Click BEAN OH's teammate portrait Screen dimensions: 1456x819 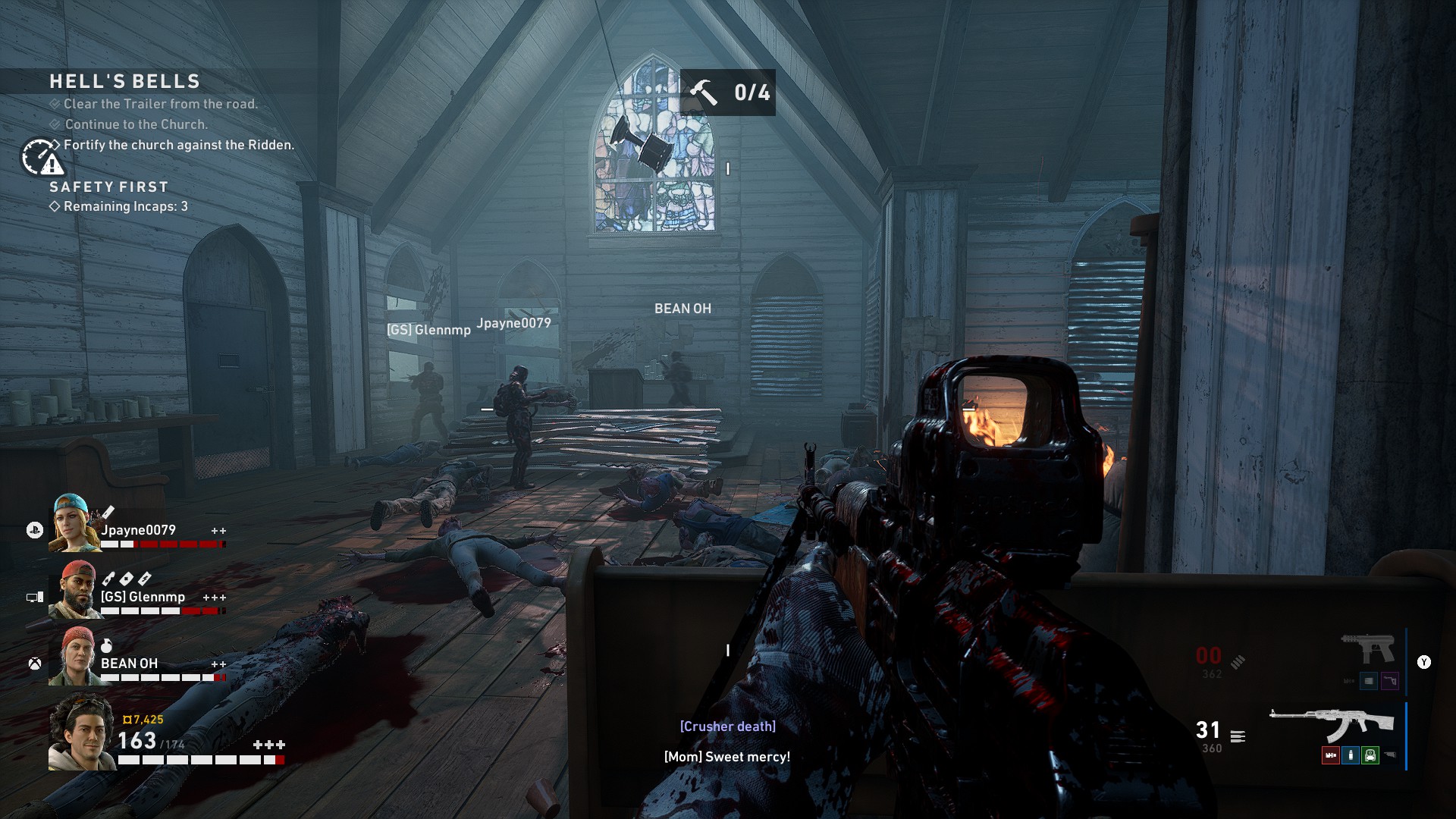[74, 656]
